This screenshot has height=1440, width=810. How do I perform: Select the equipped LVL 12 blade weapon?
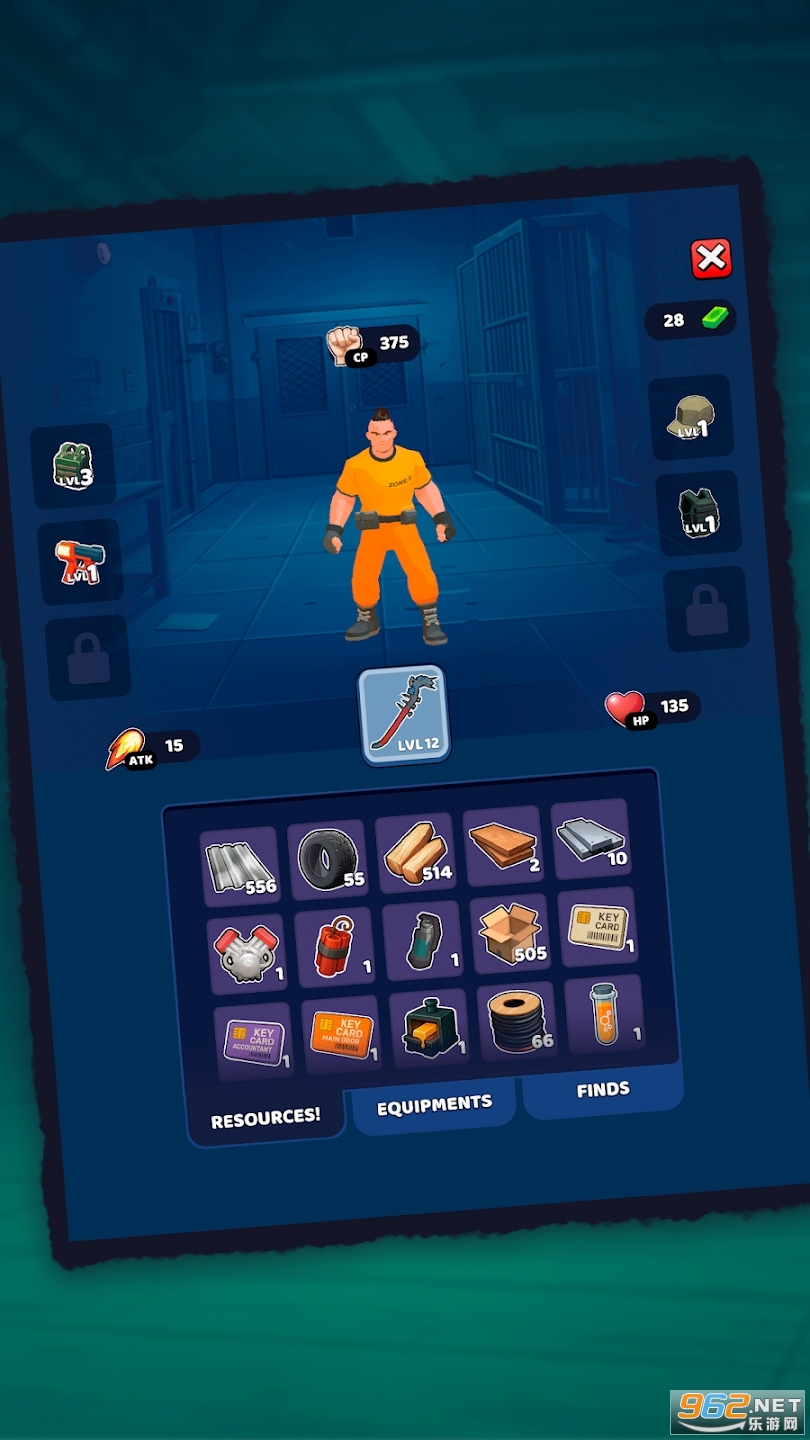[402, 716]
